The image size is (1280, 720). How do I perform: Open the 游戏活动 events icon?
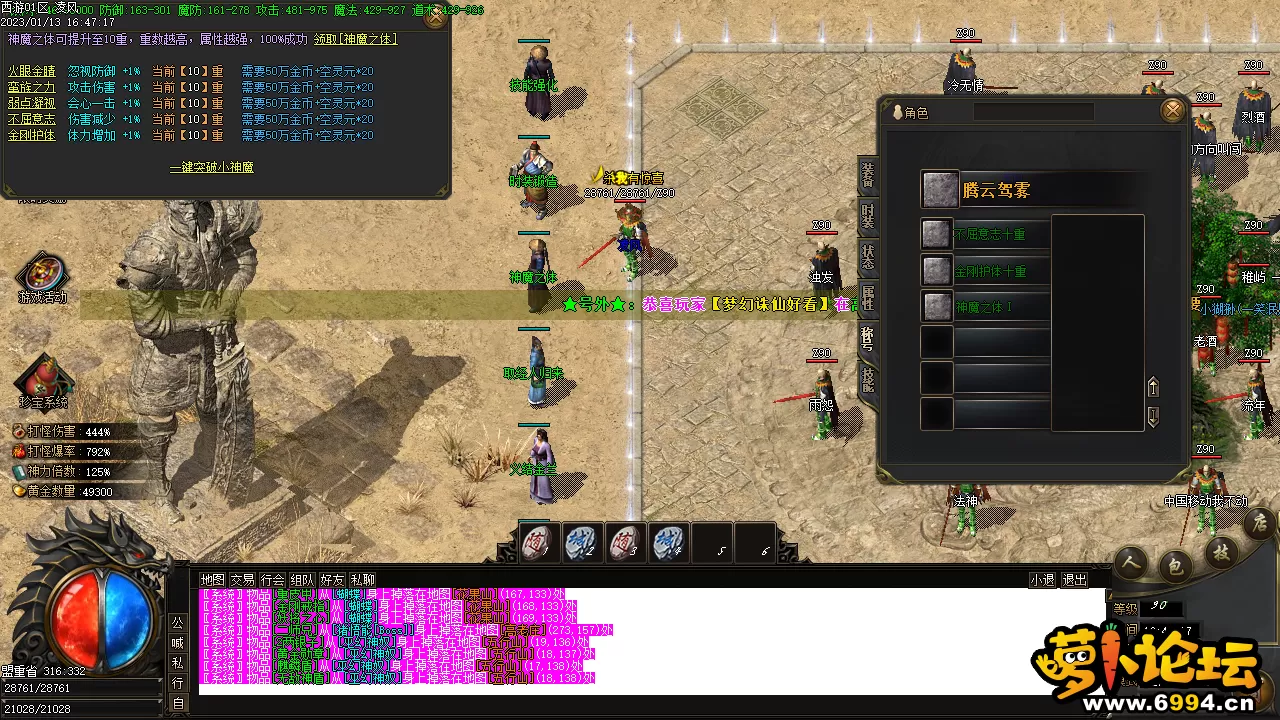42,277
